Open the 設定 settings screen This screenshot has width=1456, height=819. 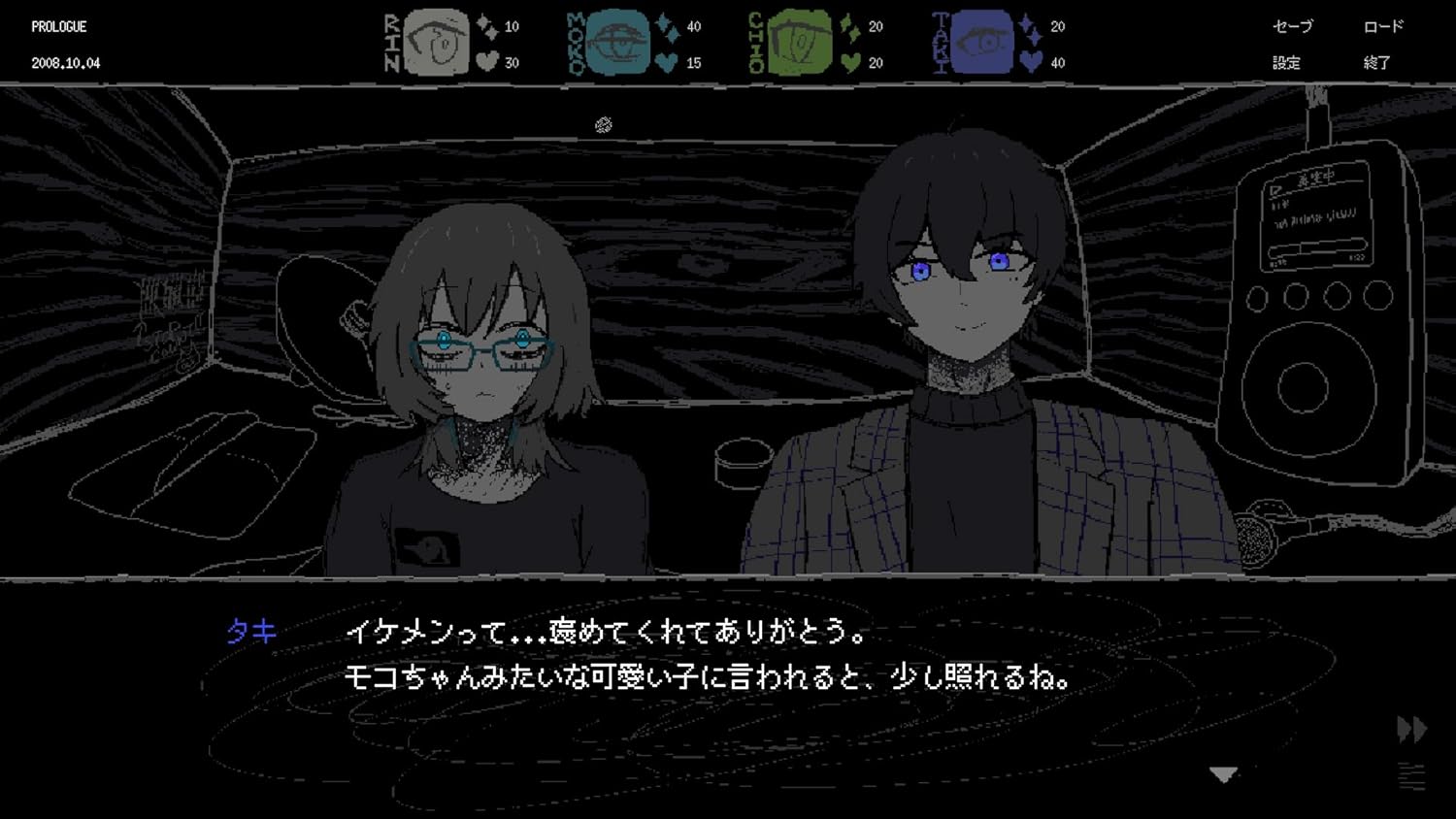coord(1288,62)
